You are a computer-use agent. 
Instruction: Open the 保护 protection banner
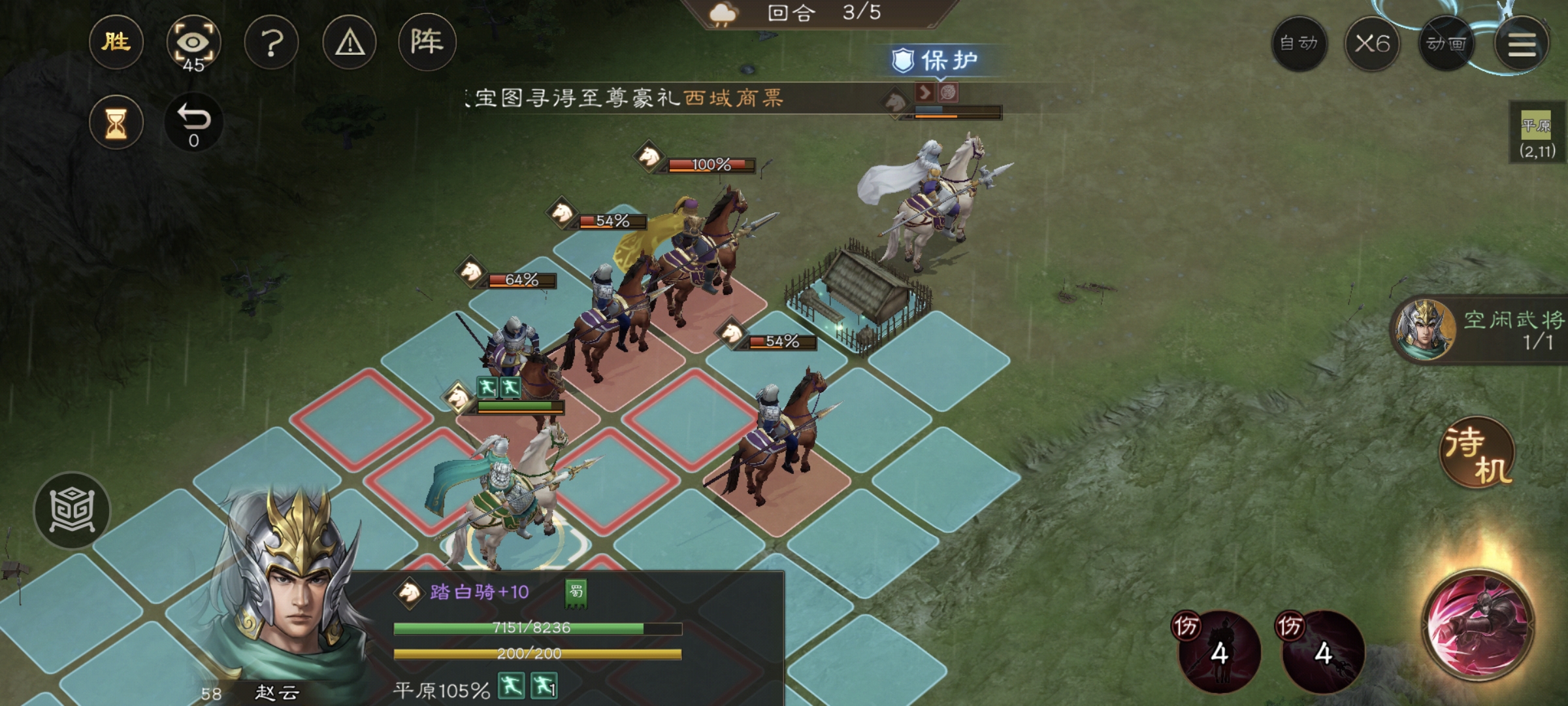943,59
